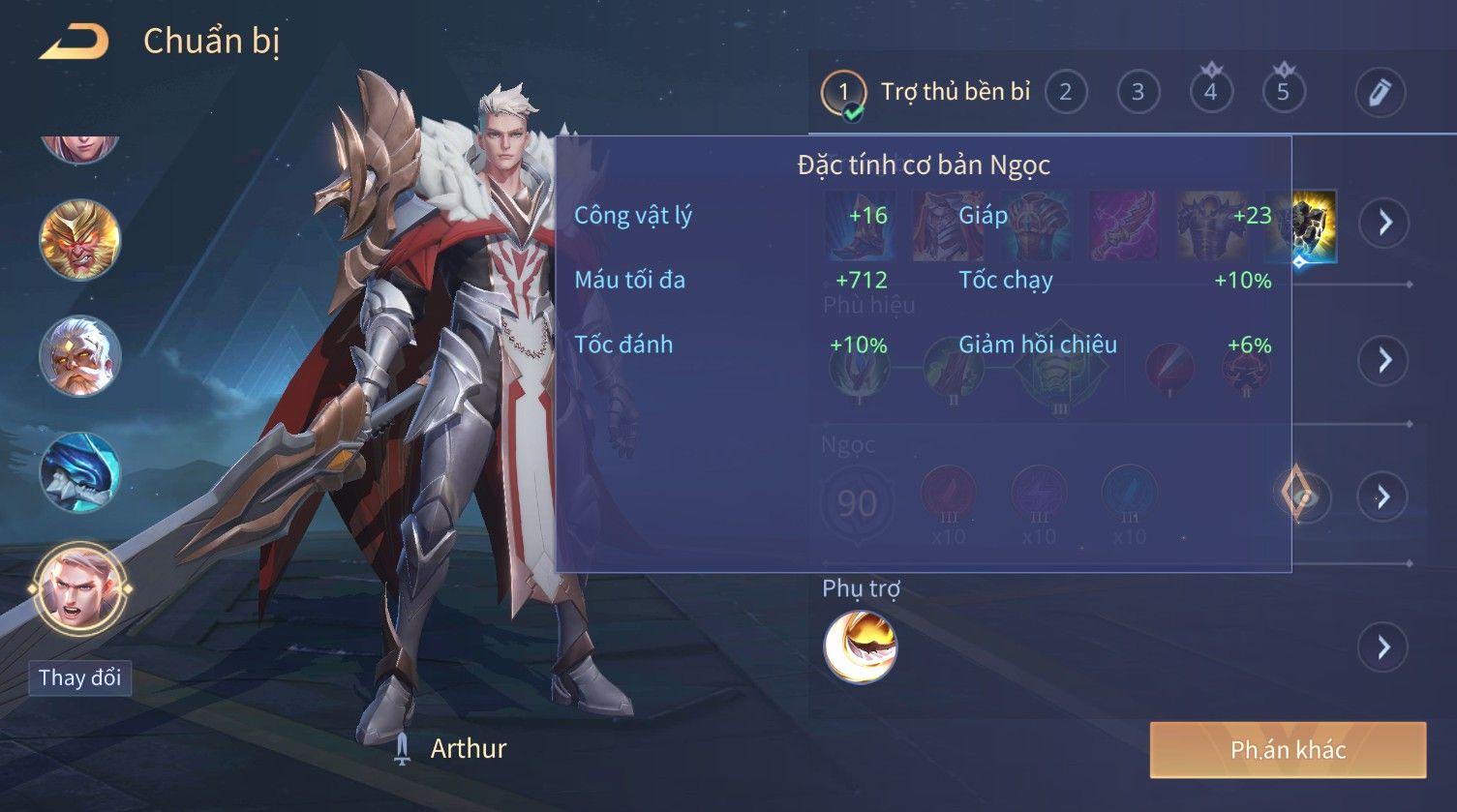Image resolution: width=1457 pixels, height=812 pixels.
Task: Go back using the arrow button
Action: (75, 42)
